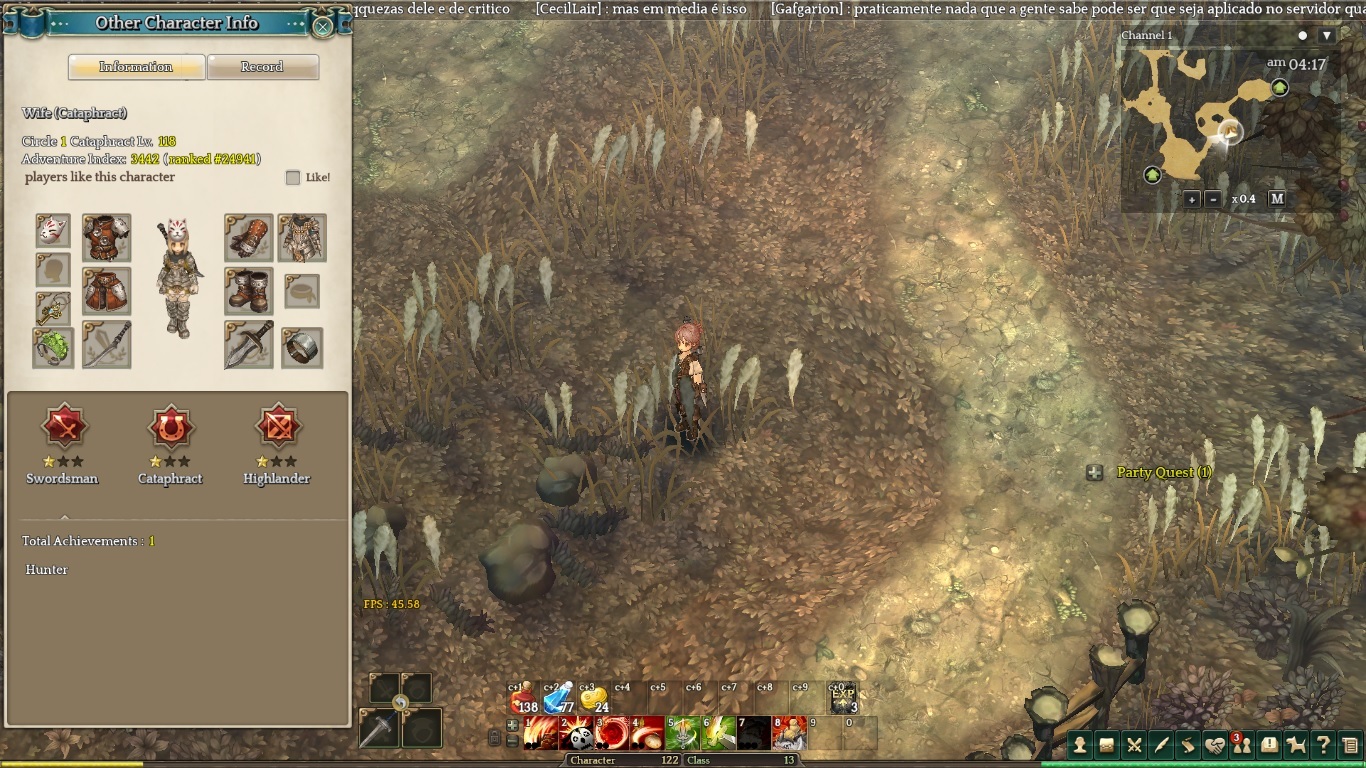Open the friends icon with red notification
This screenshot has width=1366, height=768.
[x=1242, y=745]
